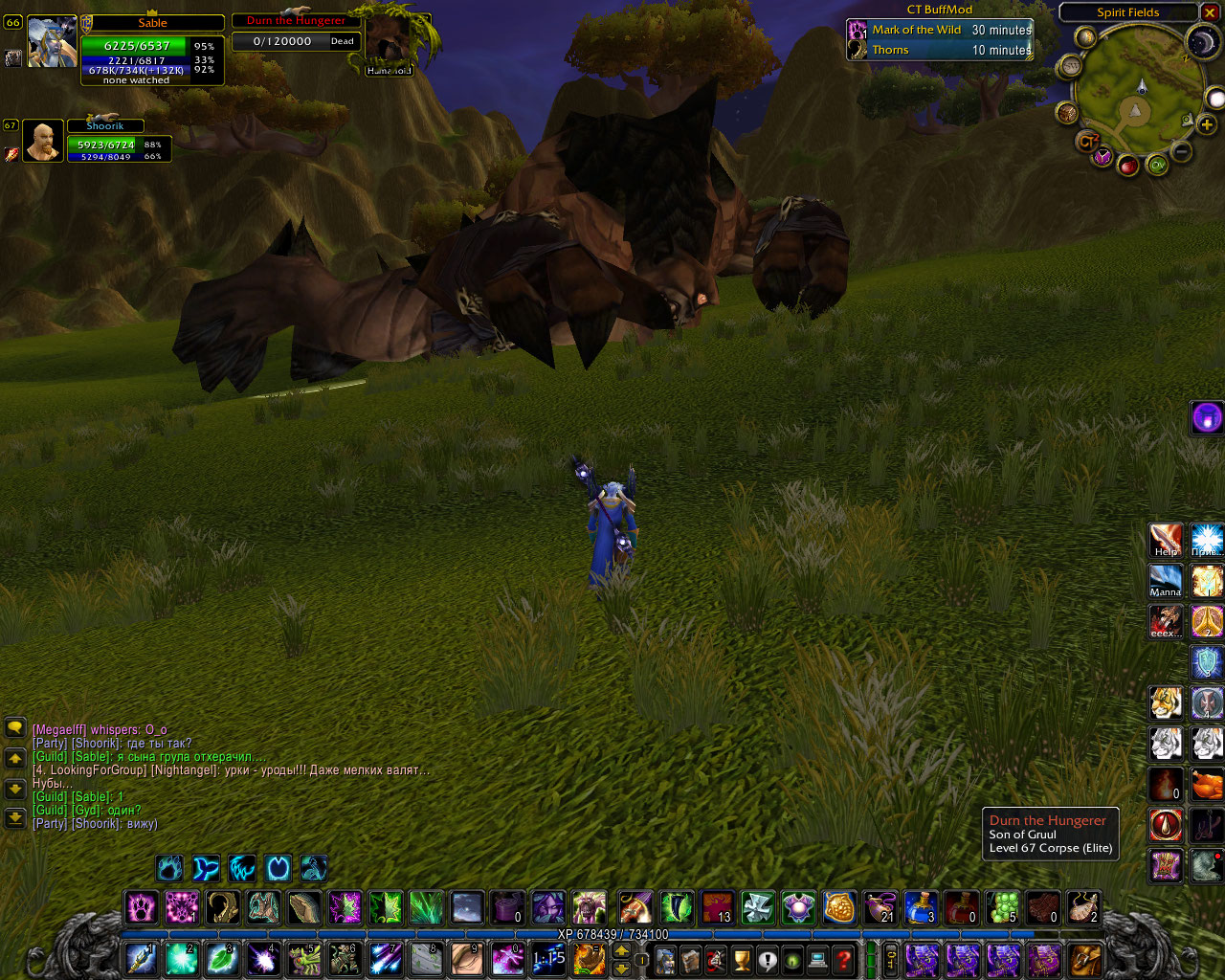Activate the purple paw ability icon

click(142, 906)
